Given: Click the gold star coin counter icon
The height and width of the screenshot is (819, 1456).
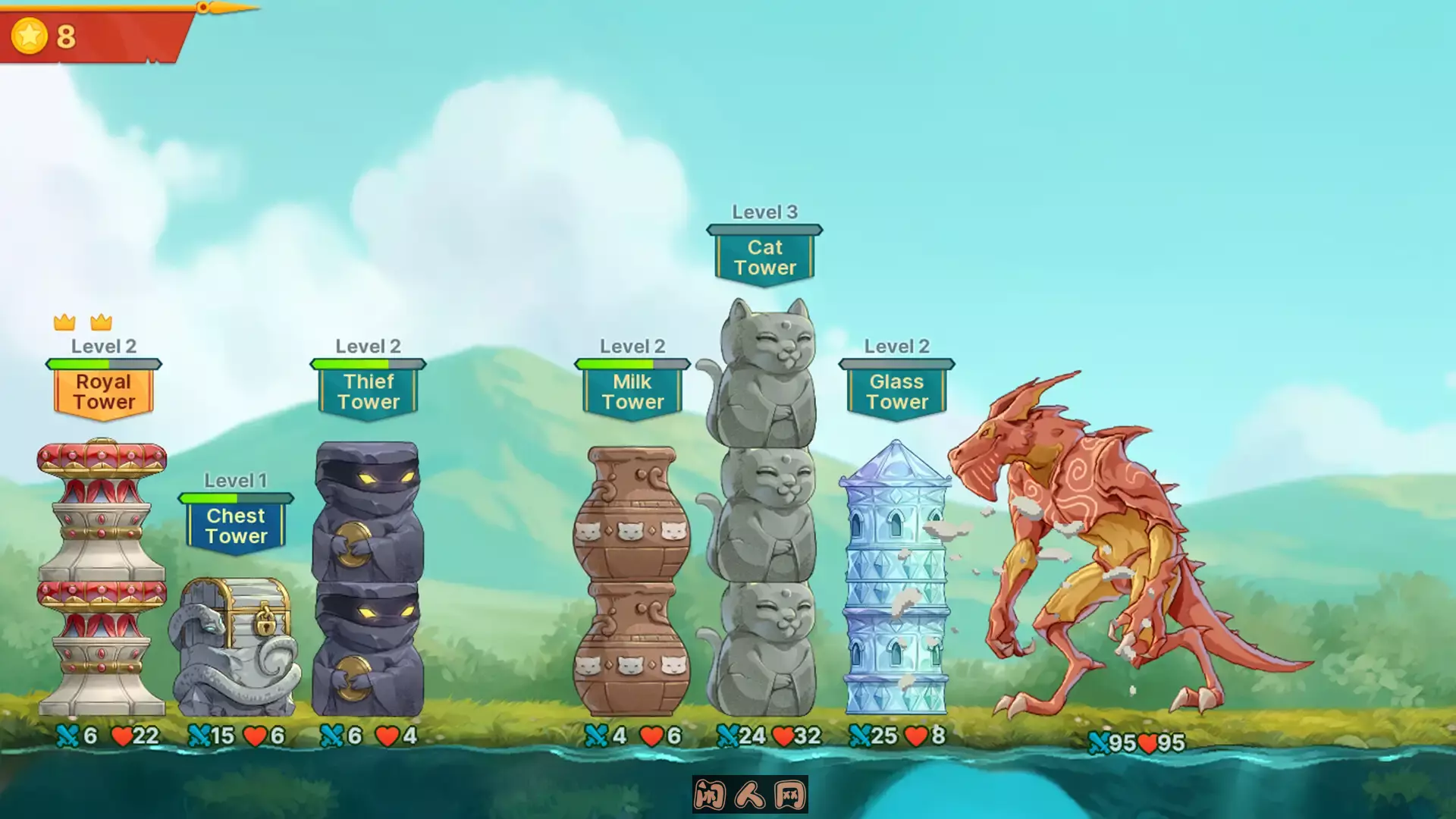Looking at the screenshot, I should [29, 33].
